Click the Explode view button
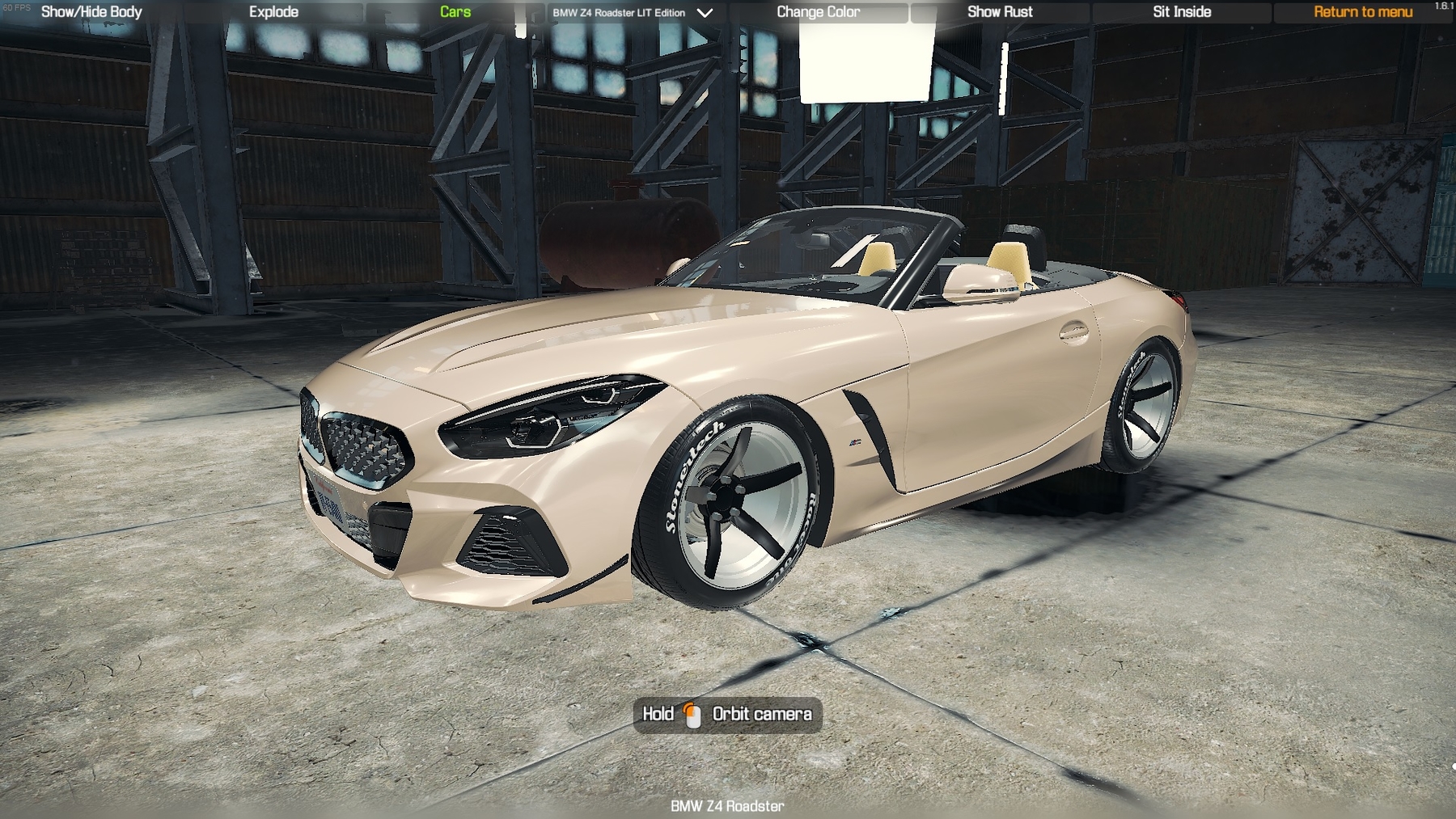Screen dimensions: 1456x819 click(273, 12)
